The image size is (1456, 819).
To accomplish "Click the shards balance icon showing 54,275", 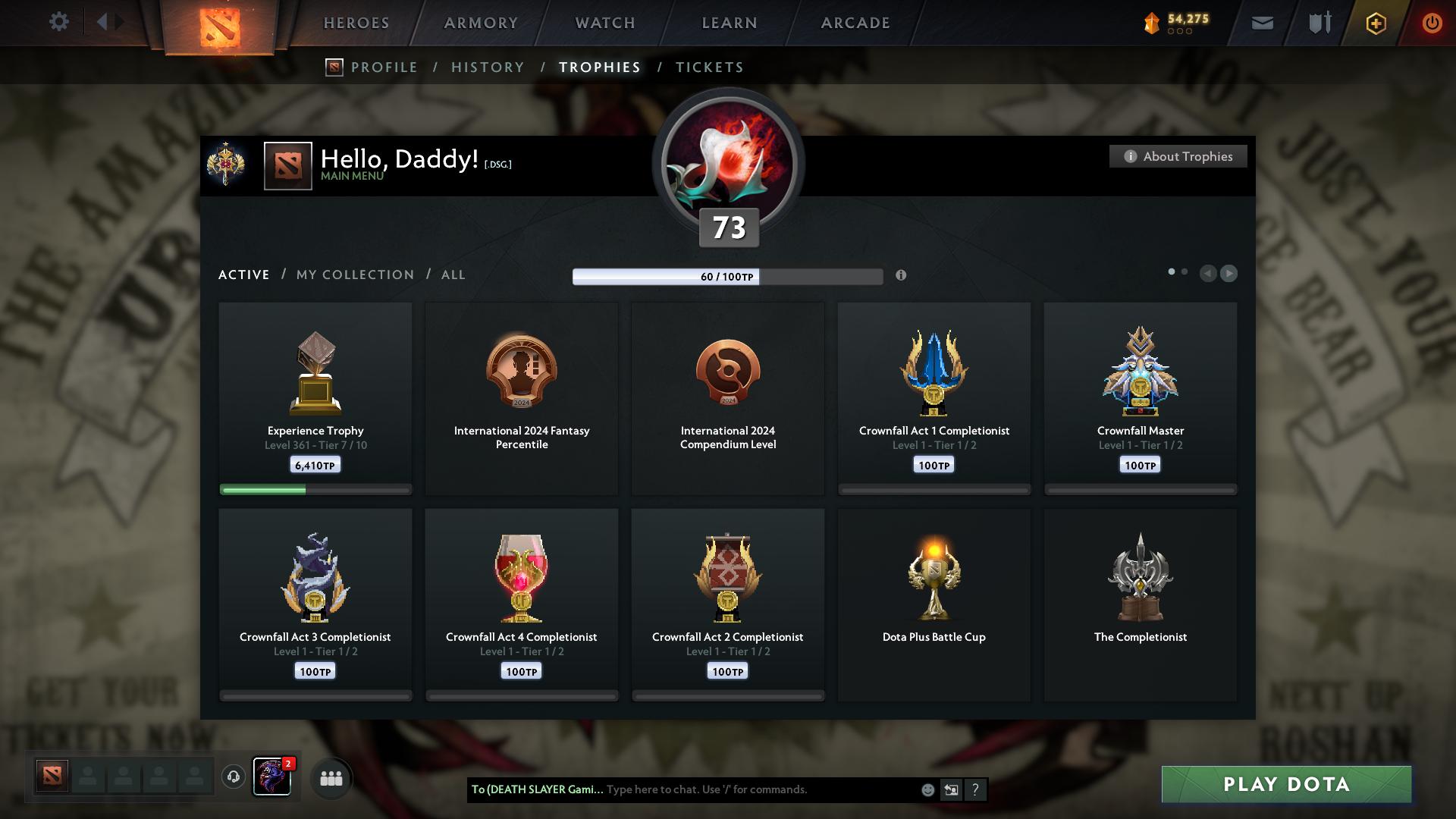I will click(1153, 23).
